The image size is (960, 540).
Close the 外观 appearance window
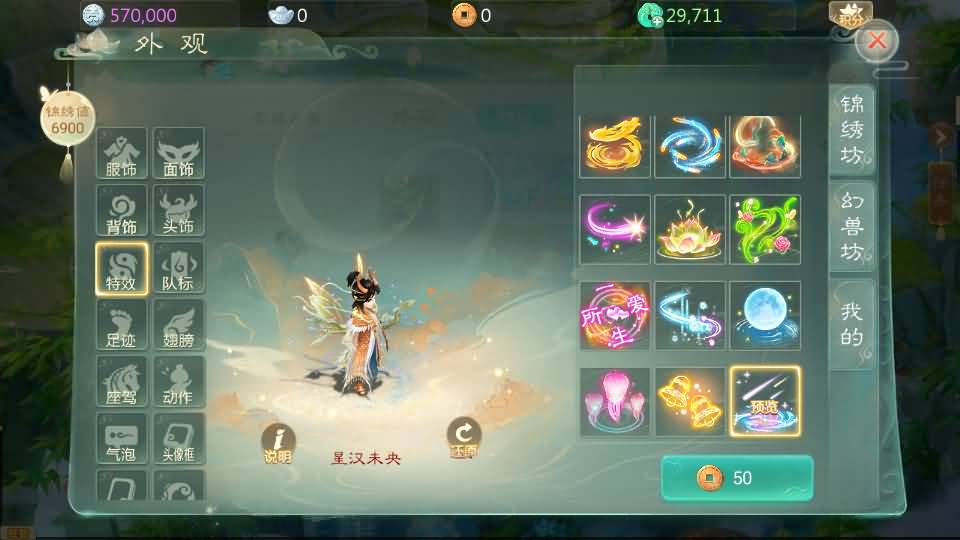(877, 41)
